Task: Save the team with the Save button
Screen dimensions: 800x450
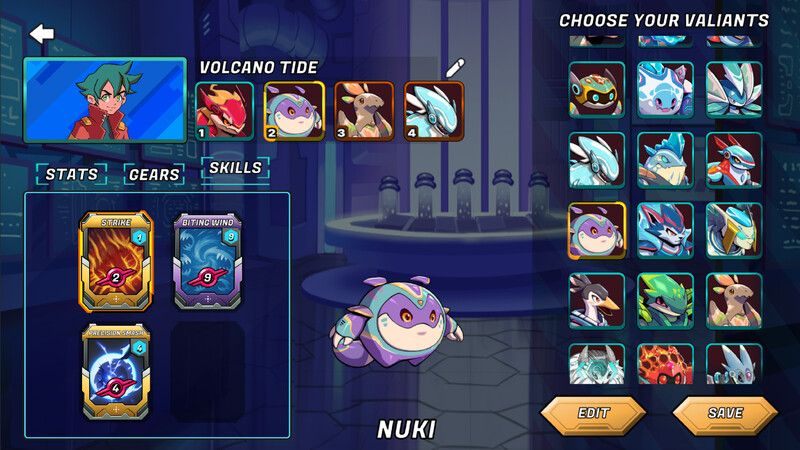Action: tap(725, 412)
